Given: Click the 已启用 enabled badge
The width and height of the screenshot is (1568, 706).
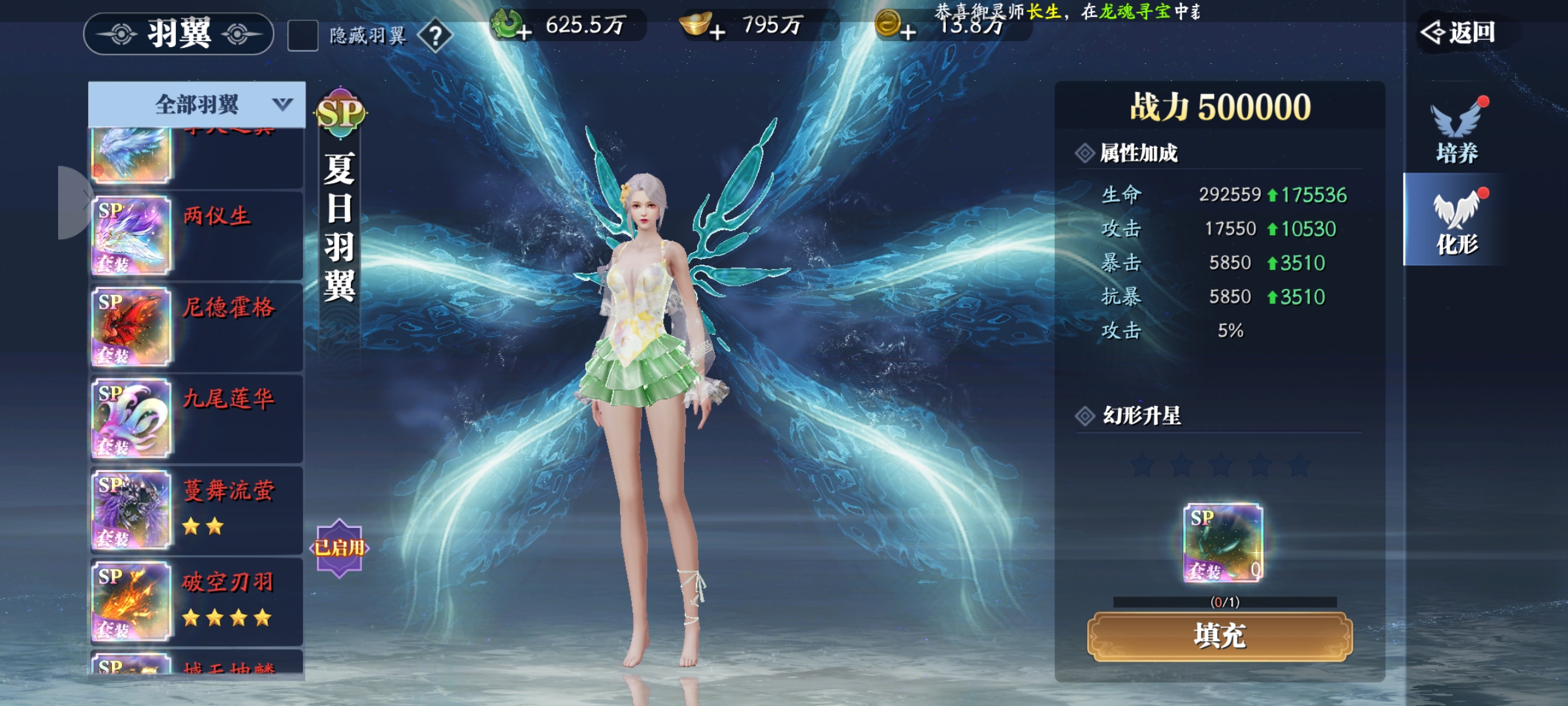Looking at the screenshot, I should point(339,548).
